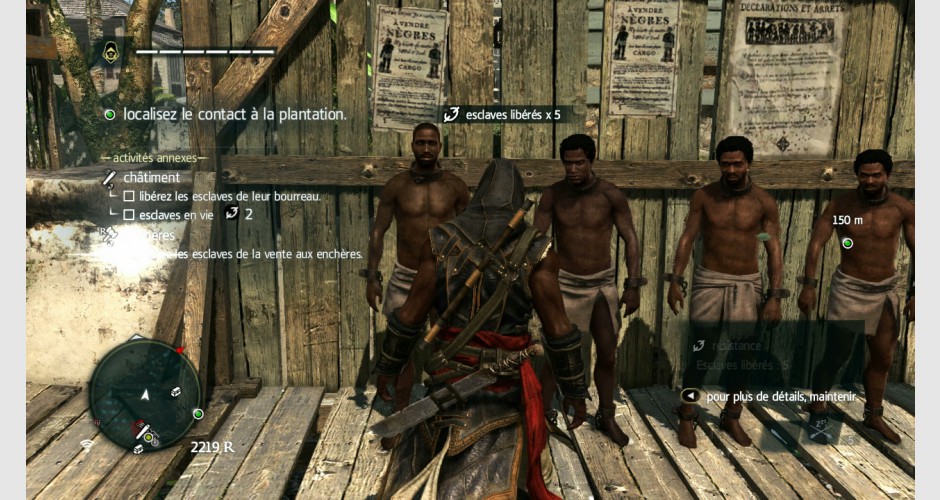The height and width of the screenshot is (500, 940).
Task: Select the hooded assassin emblem icon
Action: point(112,52)
